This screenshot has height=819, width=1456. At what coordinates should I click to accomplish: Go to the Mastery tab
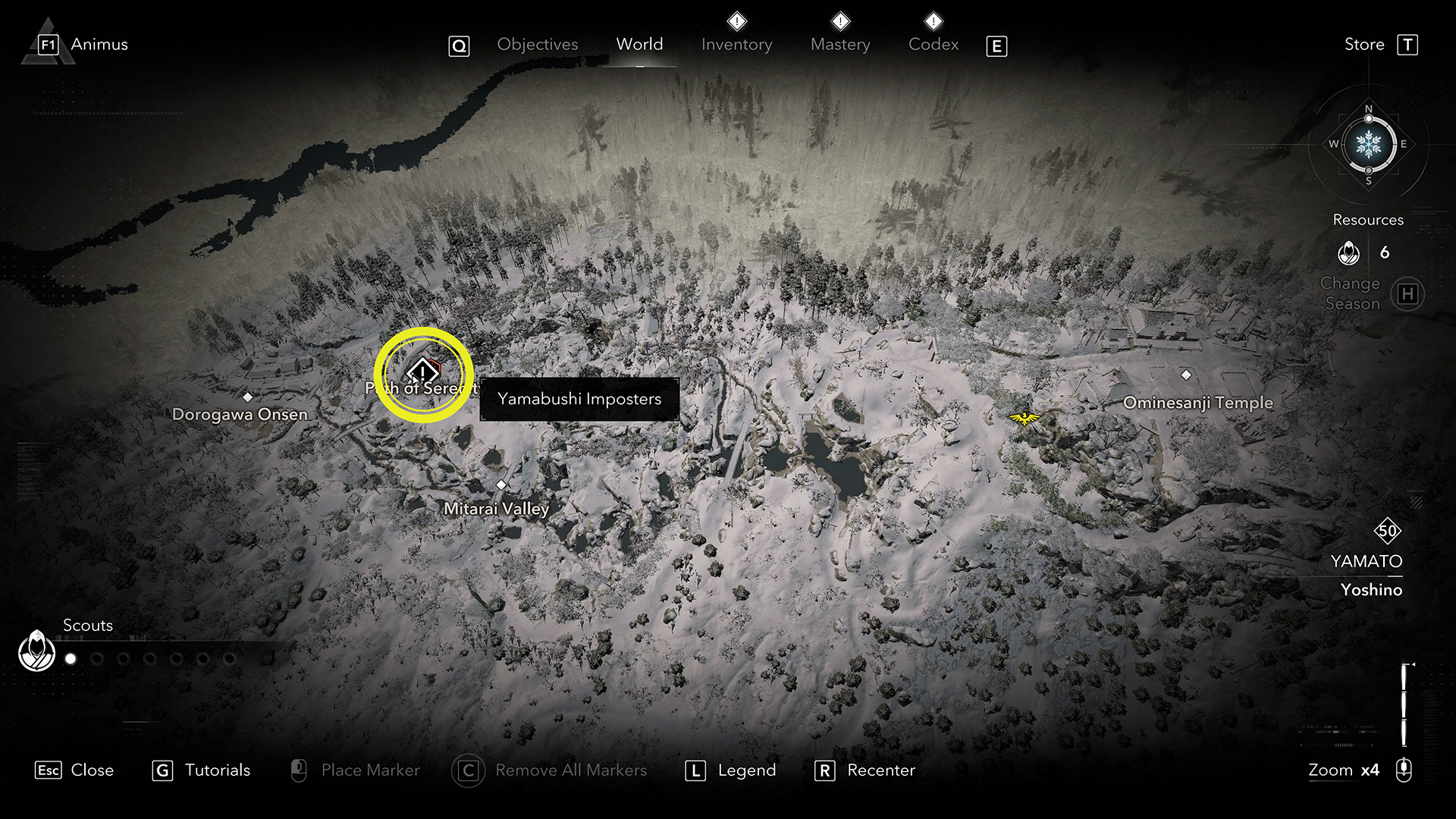pyautogui.click(x=840, y=45)
